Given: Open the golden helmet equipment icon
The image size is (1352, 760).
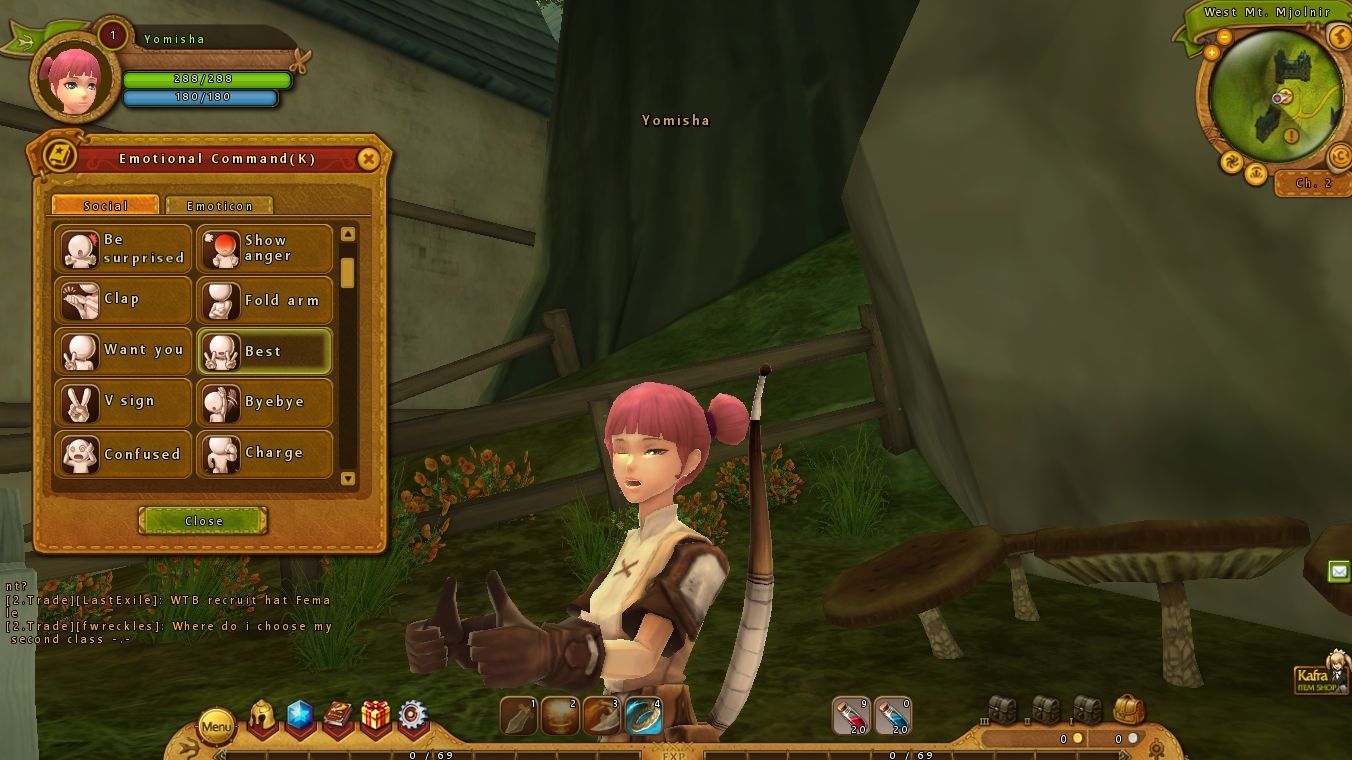Looking at the screenshot, I should coord(262,717).
